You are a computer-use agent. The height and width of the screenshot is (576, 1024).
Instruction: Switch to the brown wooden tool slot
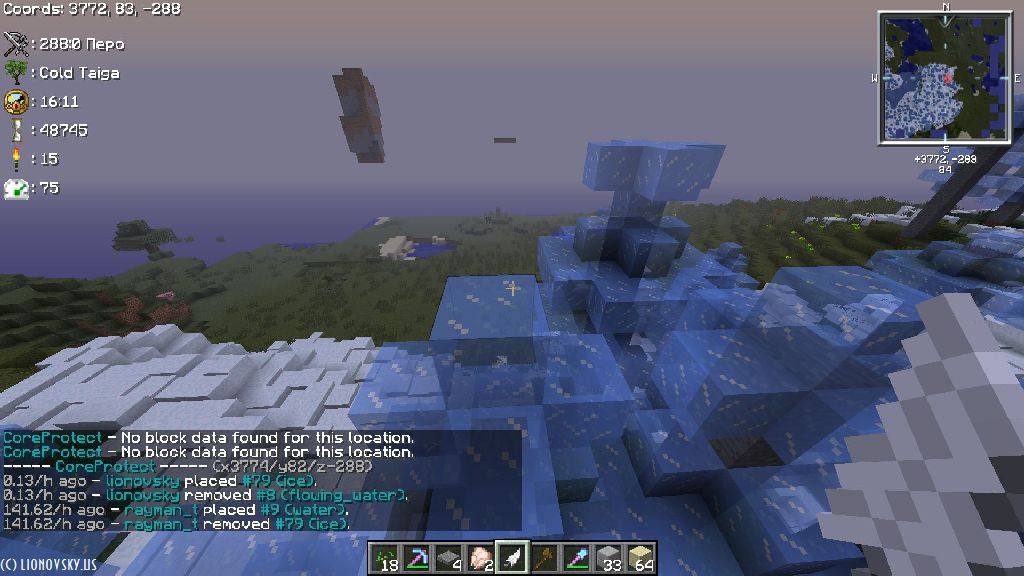pyautogui.click(x=544, y=558)
